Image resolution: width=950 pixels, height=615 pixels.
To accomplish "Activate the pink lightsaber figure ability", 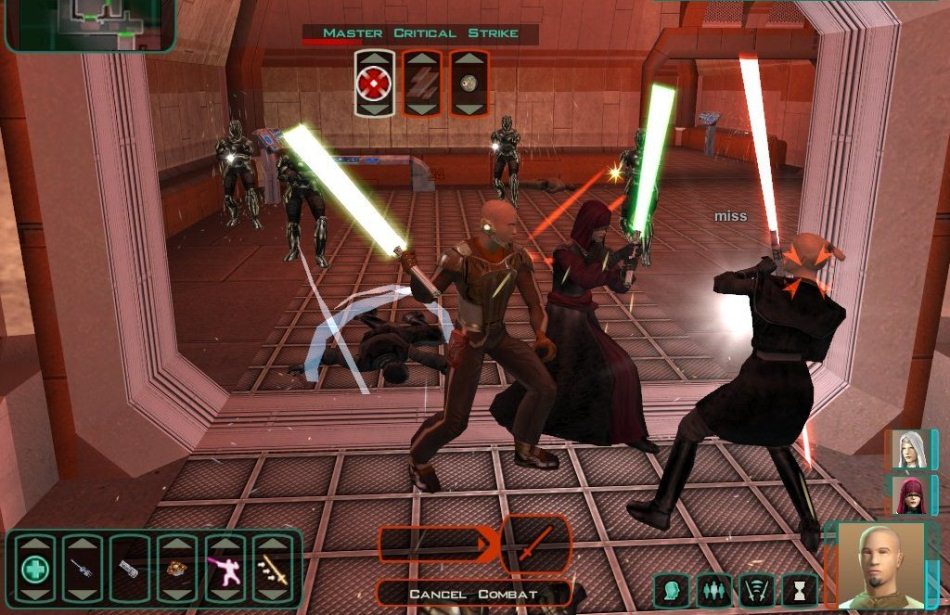I will [224, 570].
